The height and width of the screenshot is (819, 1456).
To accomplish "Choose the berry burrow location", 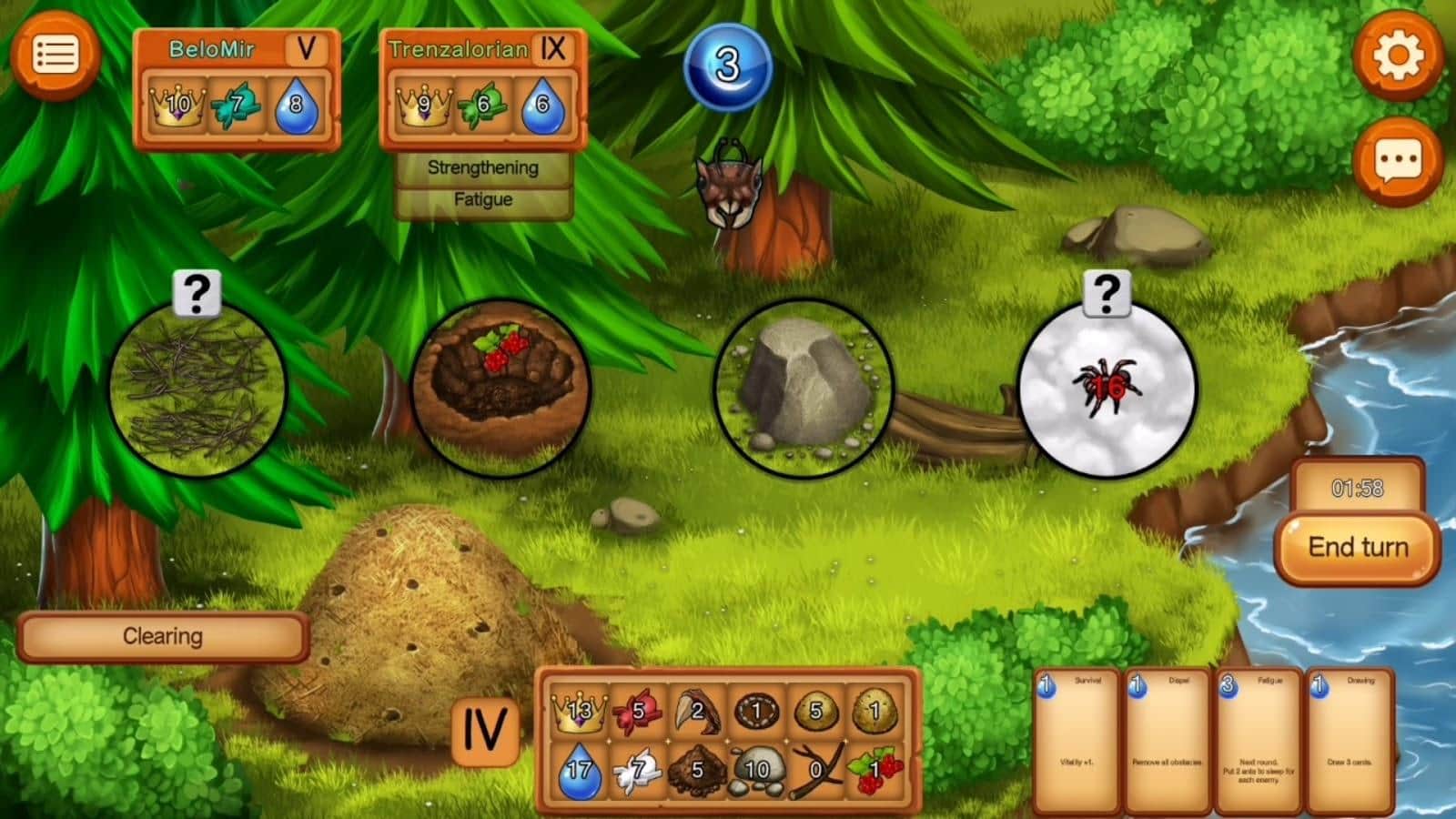I will click(500, 389).
